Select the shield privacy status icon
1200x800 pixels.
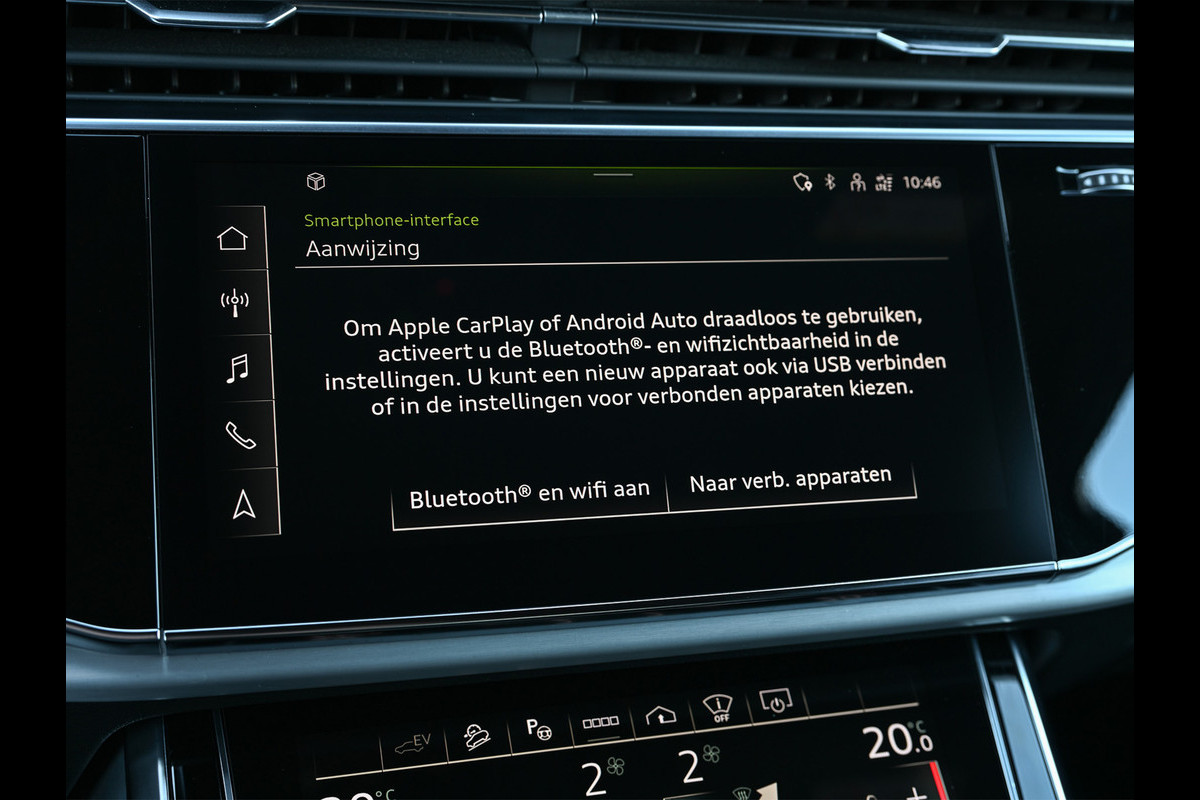point(801,182)
